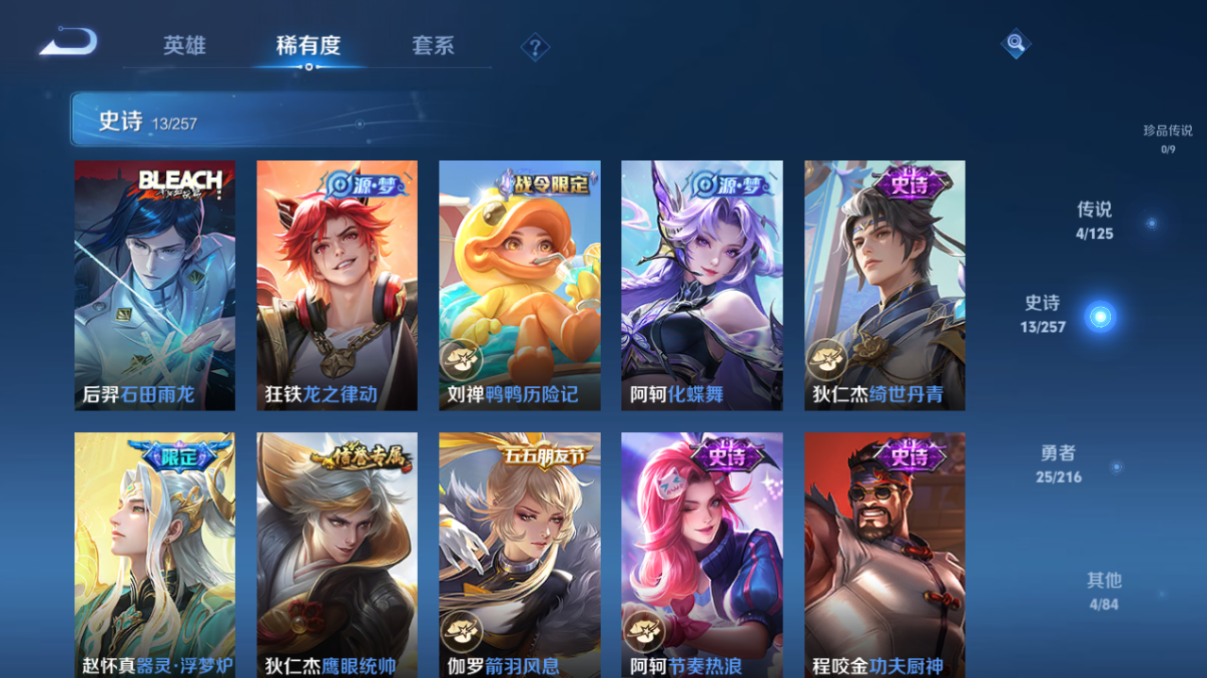
Task: Choose the 狂铁 龙之律动 skin card
Action: tap(337, 285)
